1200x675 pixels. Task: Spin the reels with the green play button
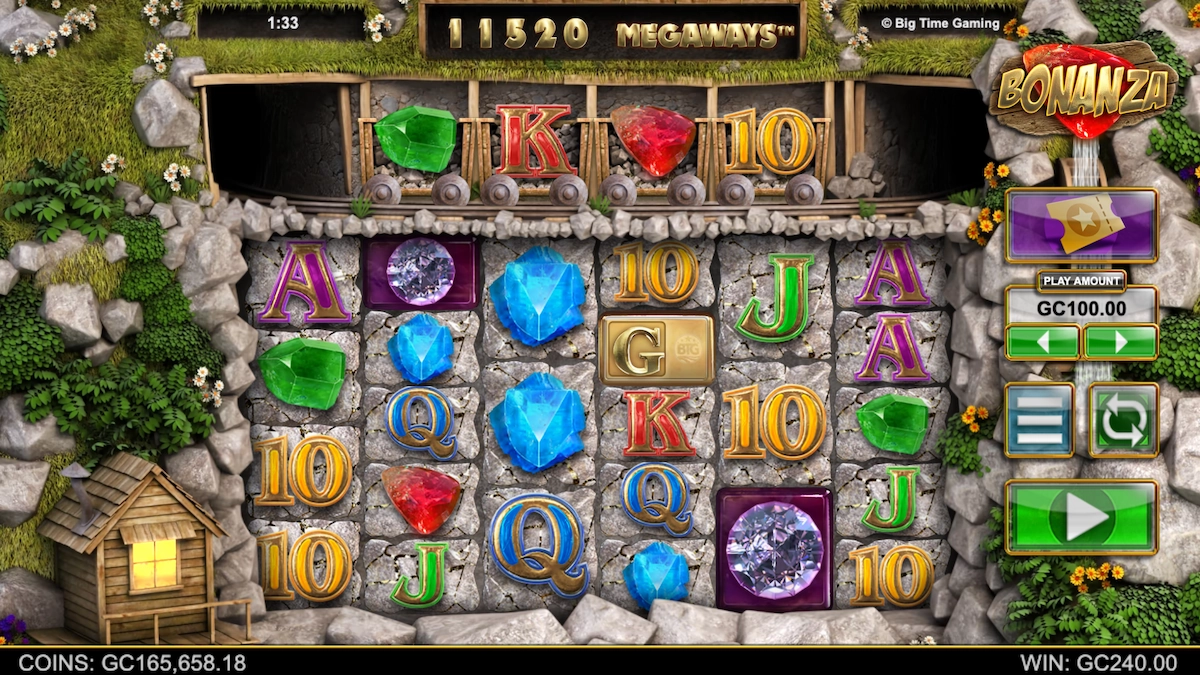(1081, 517)
